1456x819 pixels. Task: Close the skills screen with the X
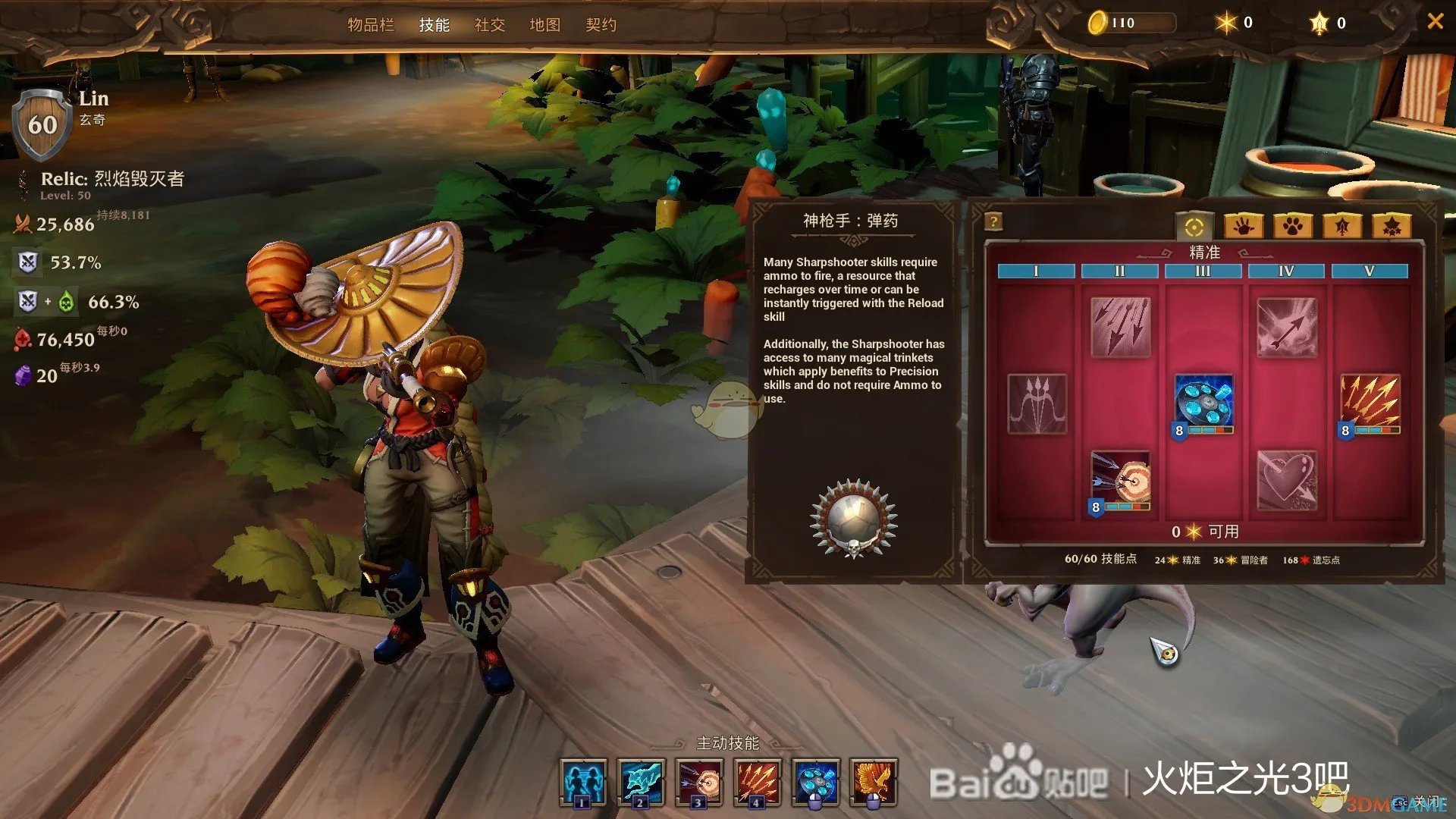pyautogui.click(x=1435, y=21)
